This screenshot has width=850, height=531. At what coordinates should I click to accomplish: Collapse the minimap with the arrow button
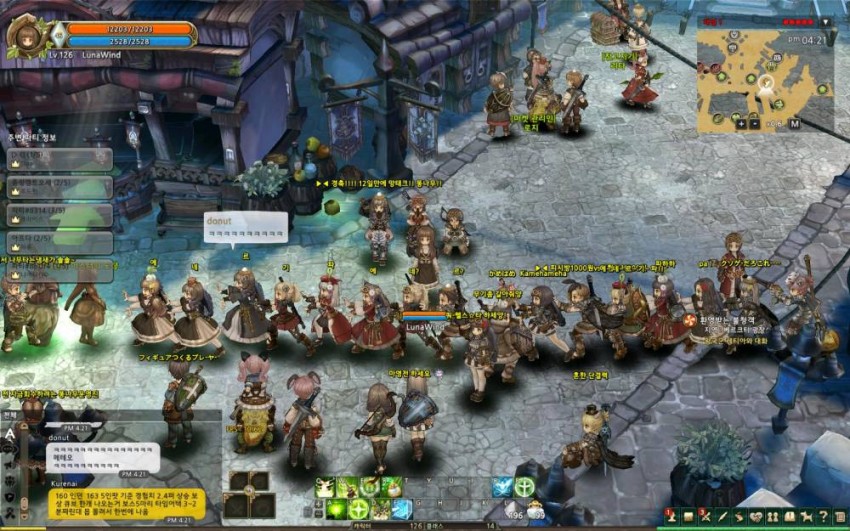pyautogui.click(x=825, y=21)
